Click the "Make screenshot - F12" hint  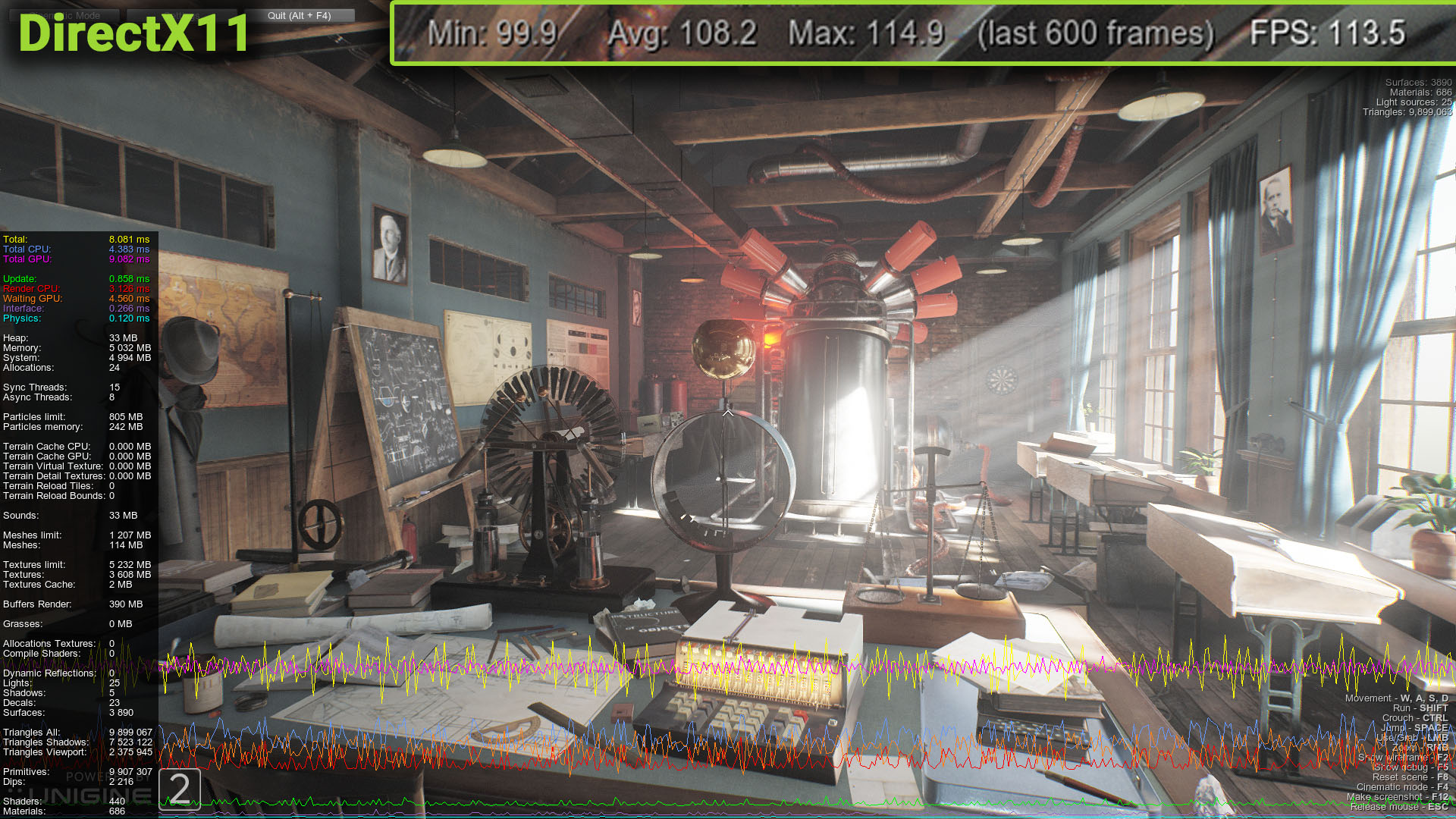pyautogui.click(x=1398, y=796)
